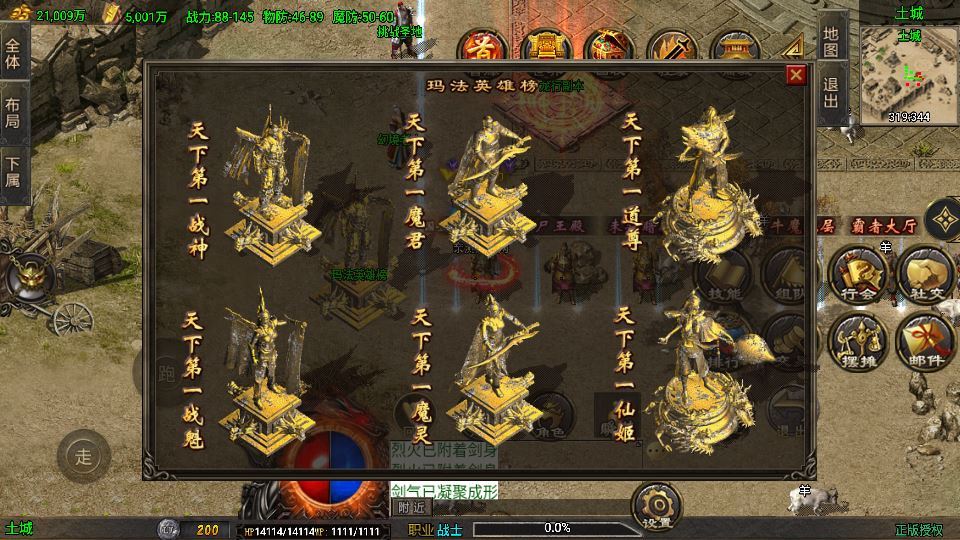Open the 社交 social menu
Screen dimensions: 960x540
922,273
